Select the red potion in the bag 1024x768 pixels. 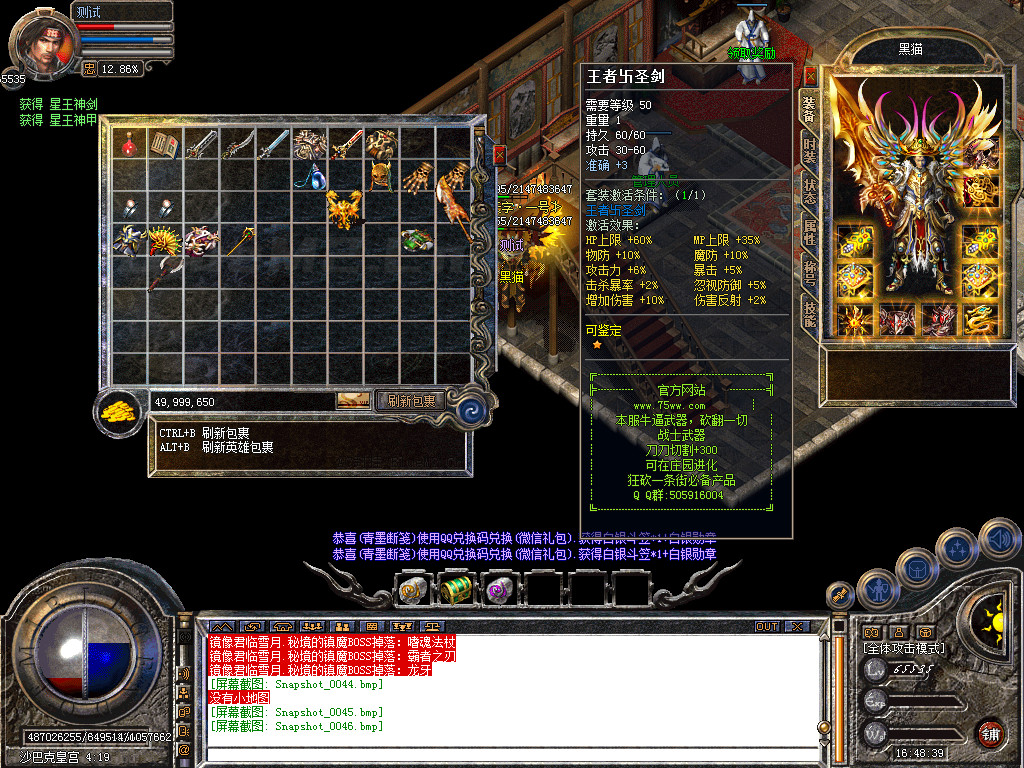128,146
